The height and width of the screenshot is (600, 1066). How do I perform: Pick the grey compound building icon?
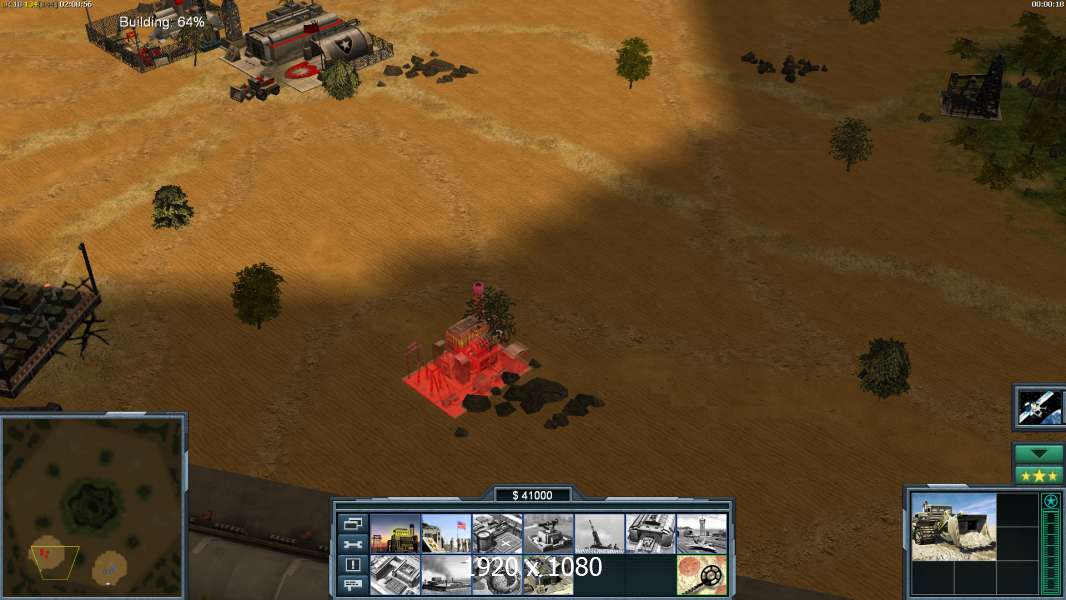pos(395,575)
